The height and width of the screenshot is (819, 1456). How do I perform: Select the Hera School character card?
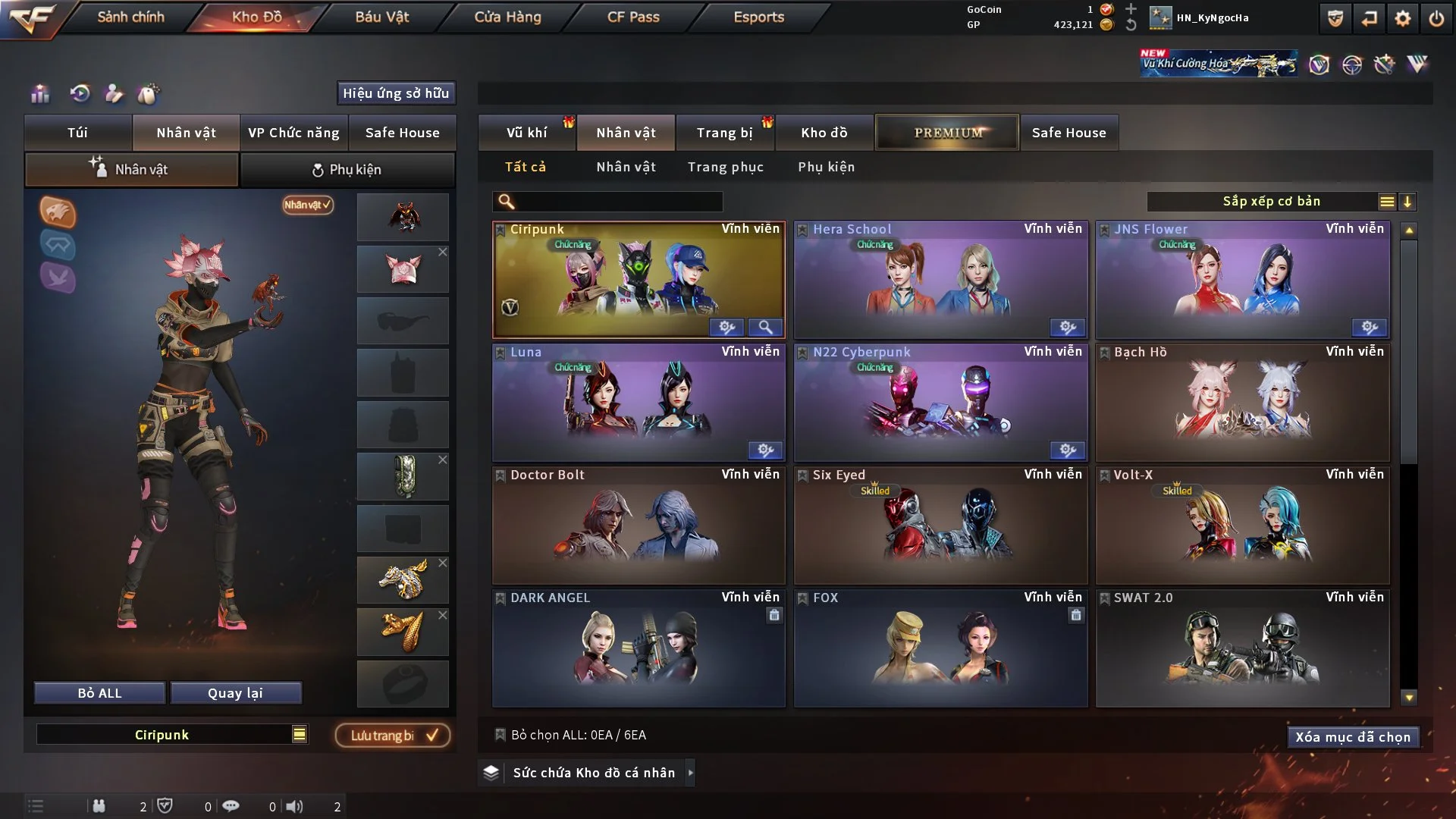940,279
